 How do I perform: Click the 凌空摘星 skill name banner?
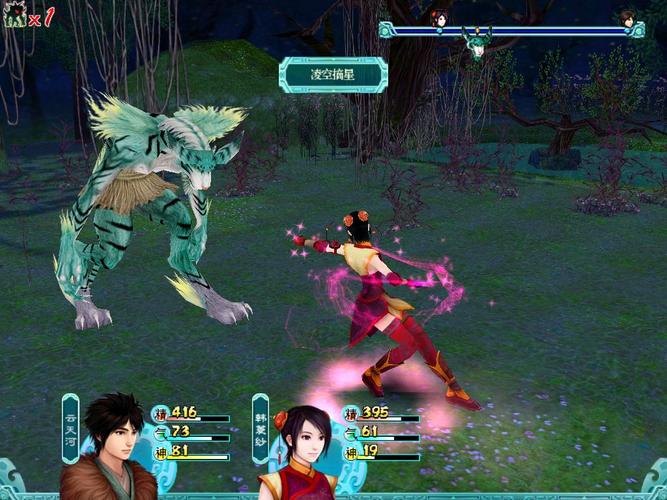click(332, 74)
